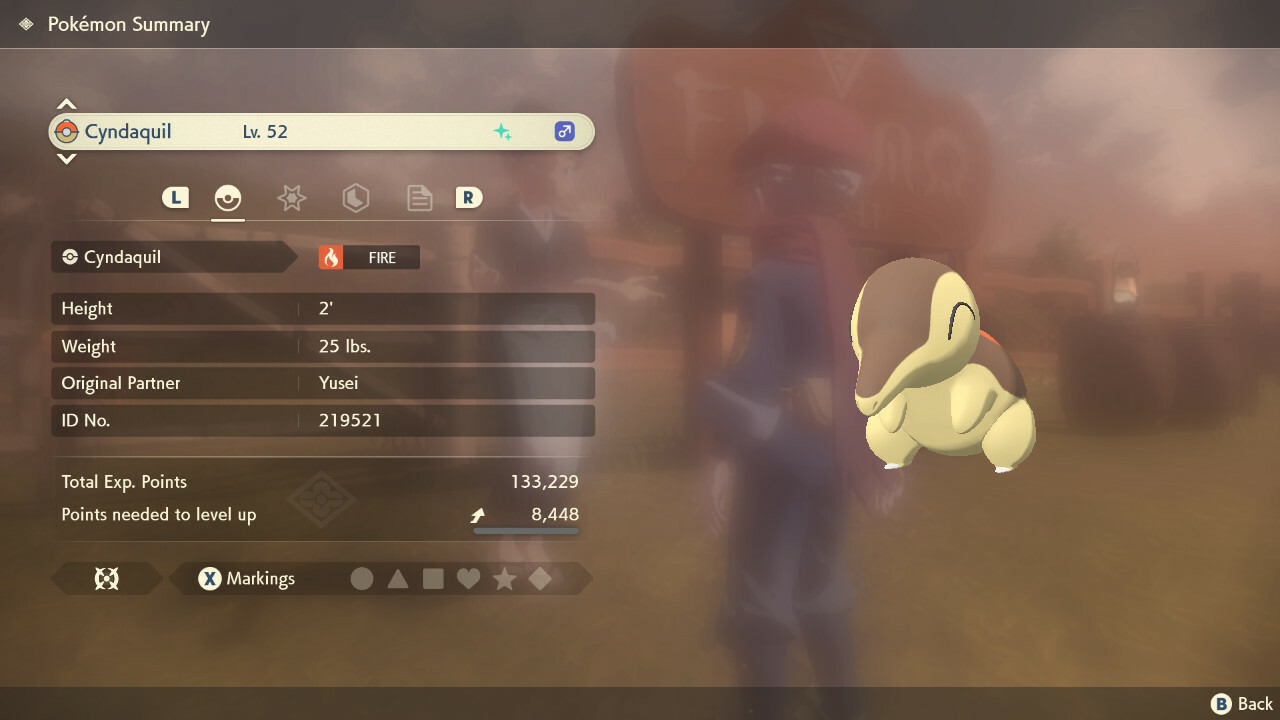Toggle the triangle marking

pos(398,578)
